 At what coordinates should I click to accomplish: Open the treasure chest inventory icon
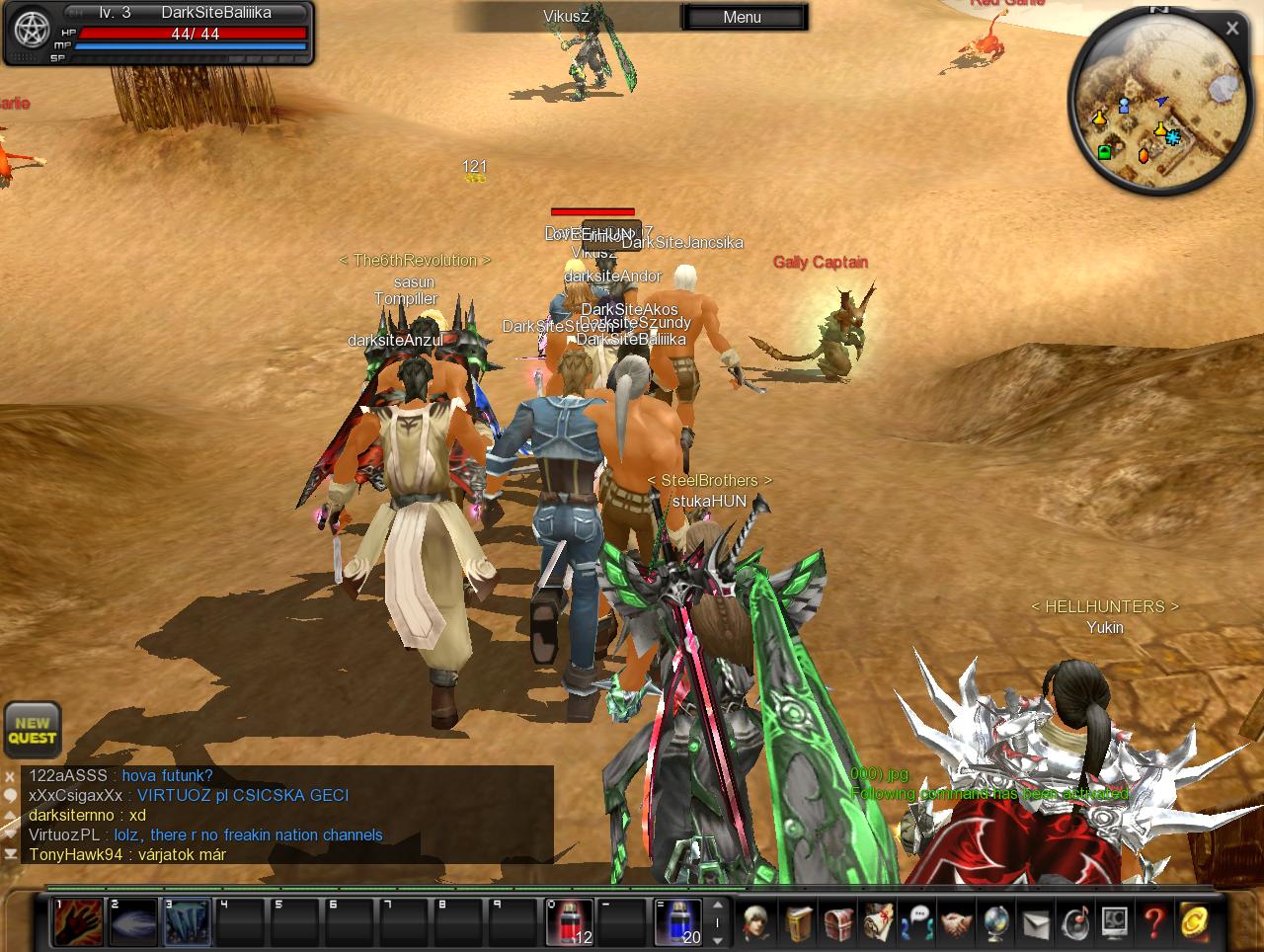click(838, 922)
